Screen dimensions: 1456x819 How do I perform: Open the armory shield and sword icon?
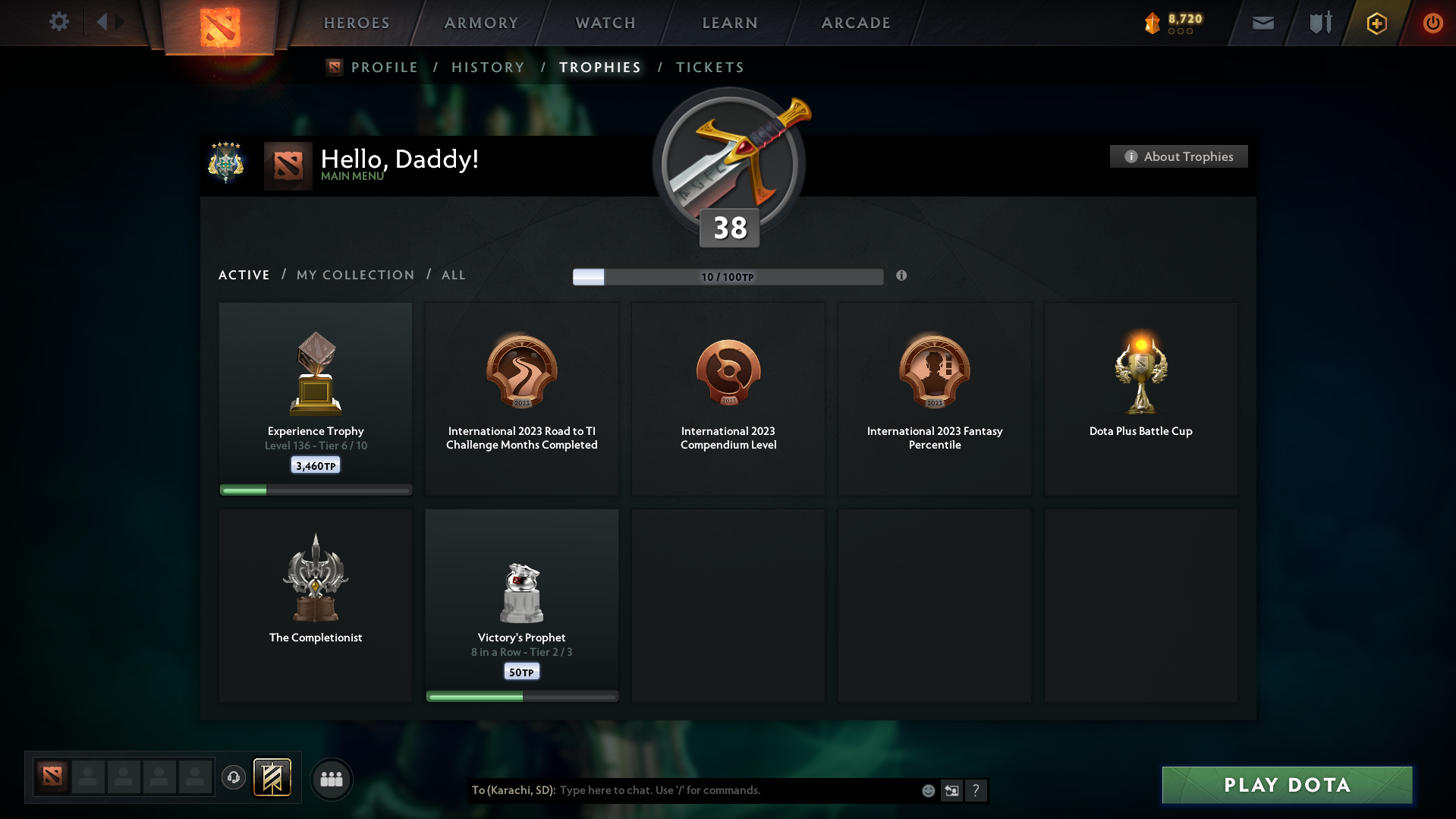[x=1319, y=22]
